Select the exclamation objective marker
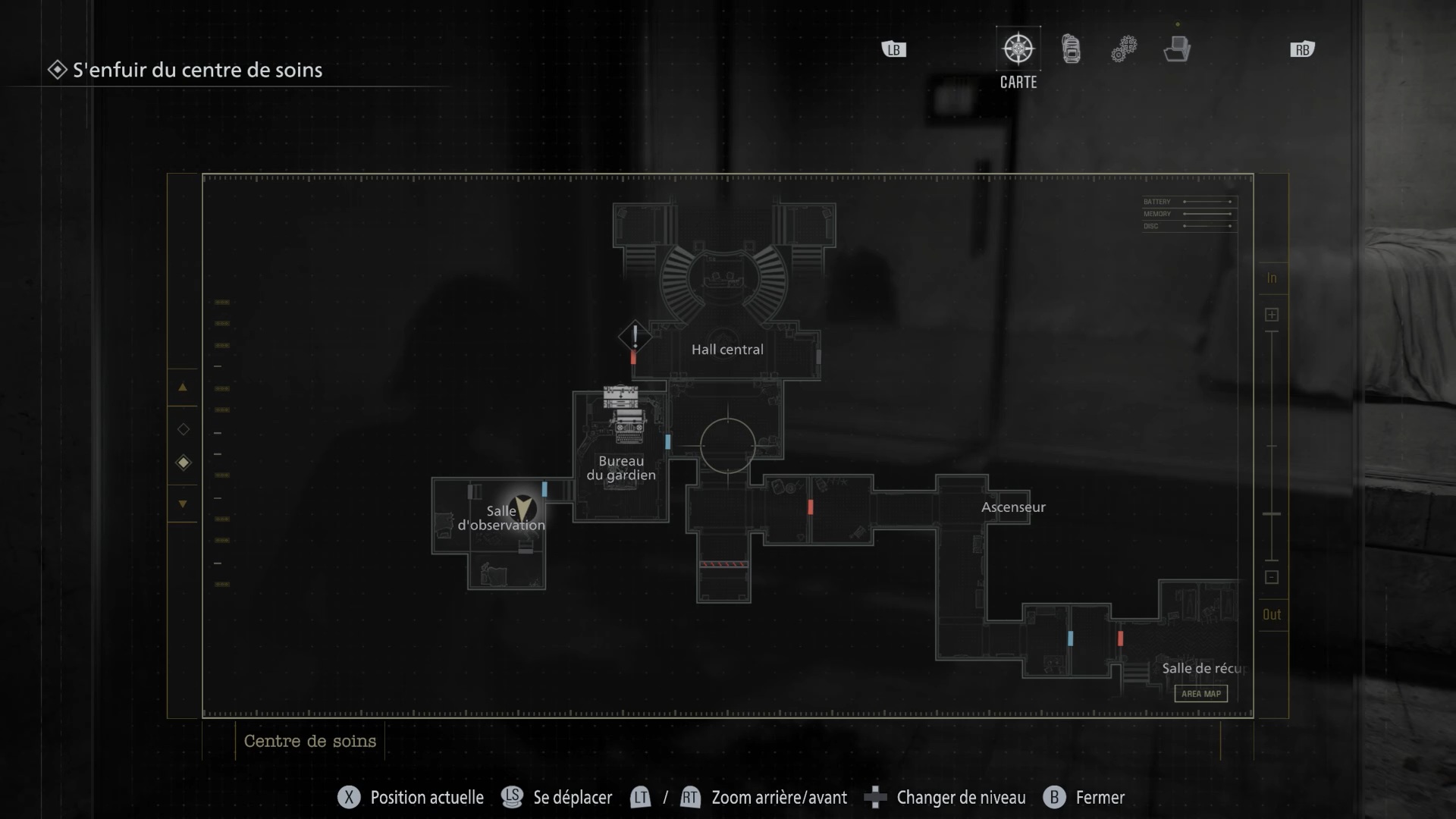 point(635,336)
